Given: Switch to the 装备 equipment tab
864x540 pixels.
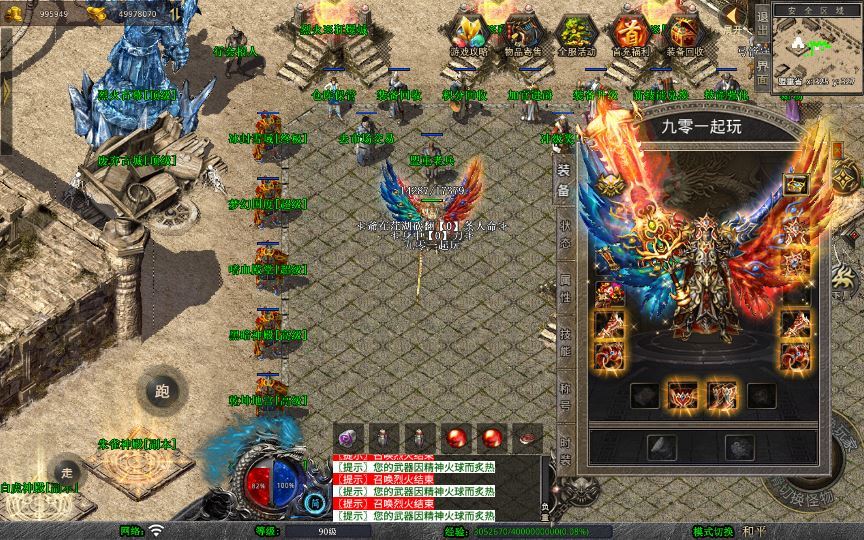Looking at the screenshot, I should pyautogui.click(x=564, y=182).
